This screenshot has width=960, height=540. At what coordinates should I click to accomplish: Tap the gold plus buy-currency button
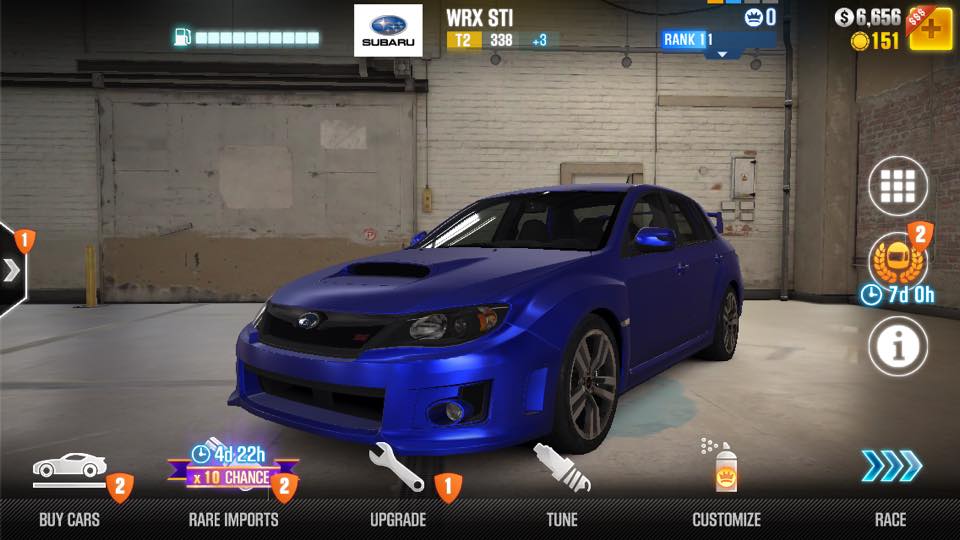point(929,30)
